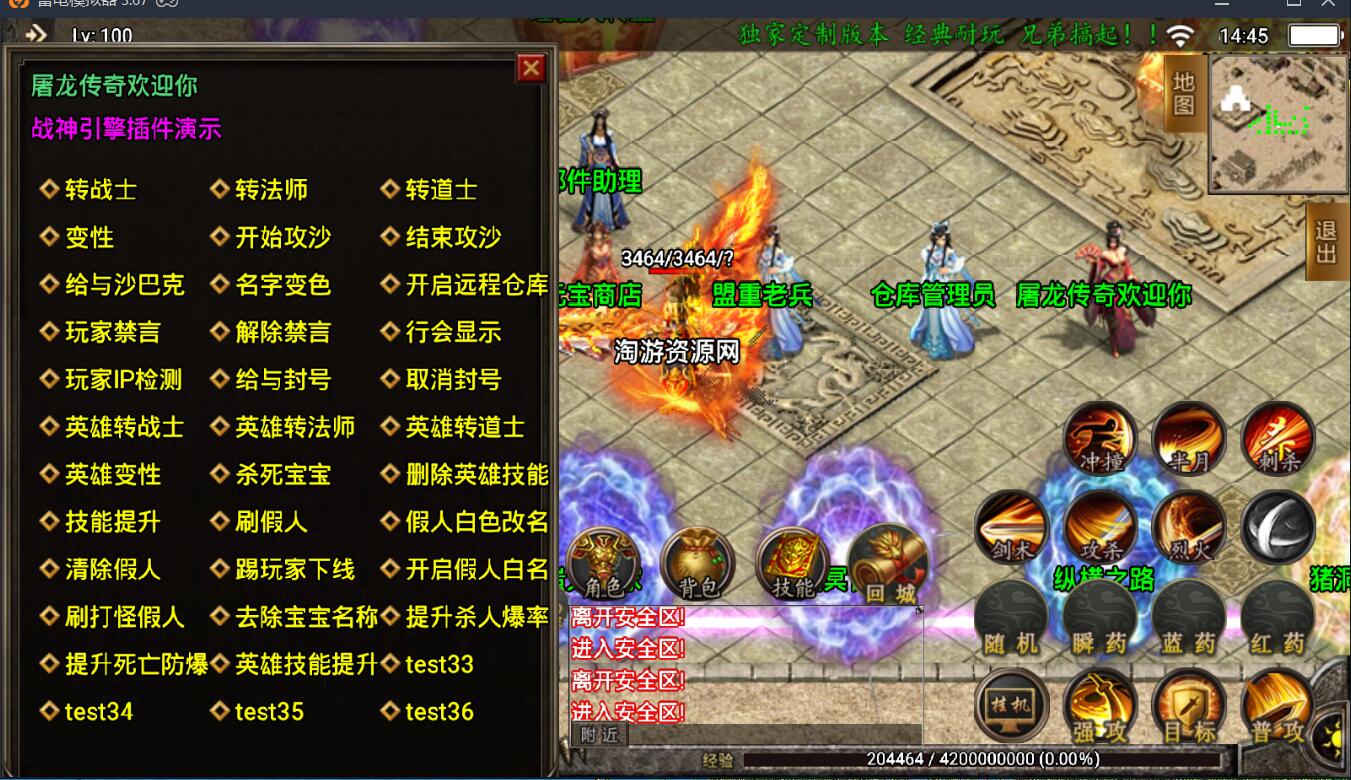The image size is (1351, 780).
Task: Open the 背包 bag inventory
Action: pos(697,565)
